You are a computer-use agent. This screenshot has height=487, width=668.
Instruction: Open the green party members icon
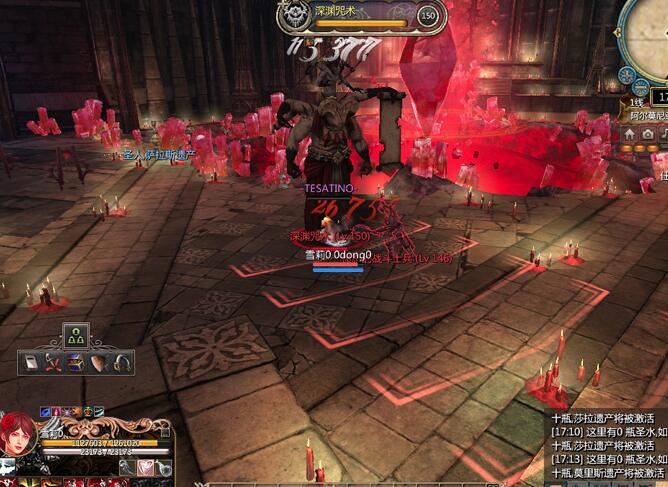76,336
